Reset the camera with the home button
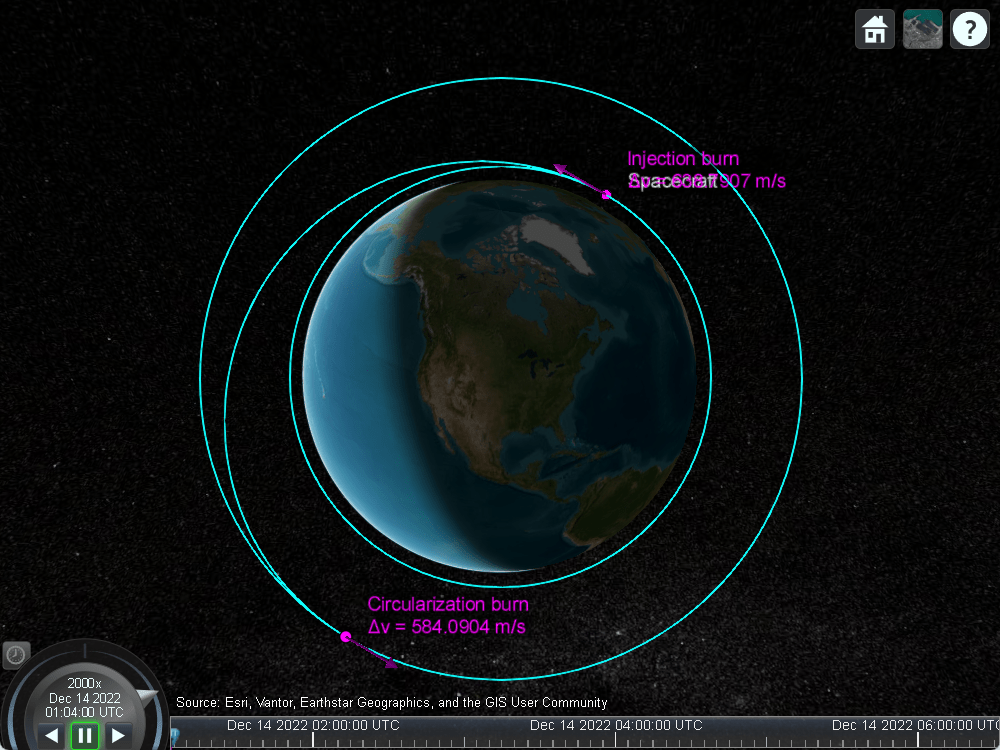The width and height of the screenshot is (1000, 750). pos(875,30)
